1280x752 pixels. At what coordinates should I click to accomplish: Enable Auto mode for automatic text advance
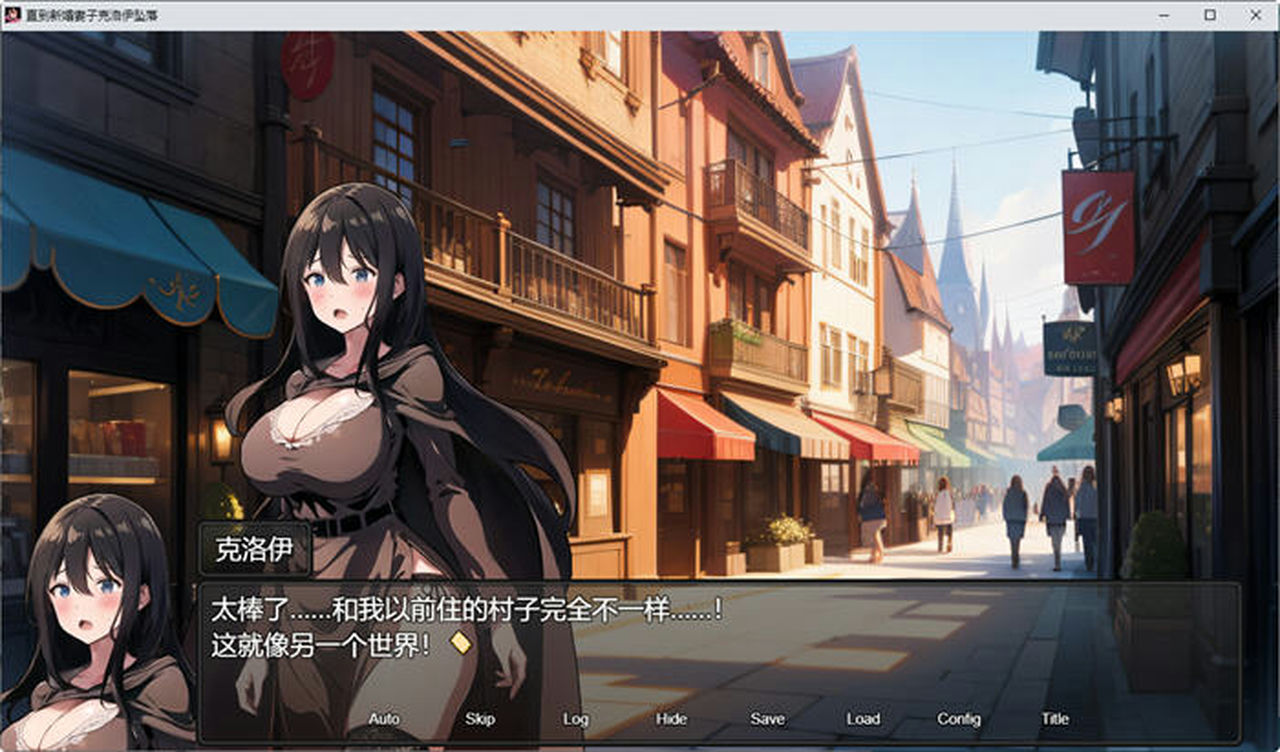(x=384, y=718)
